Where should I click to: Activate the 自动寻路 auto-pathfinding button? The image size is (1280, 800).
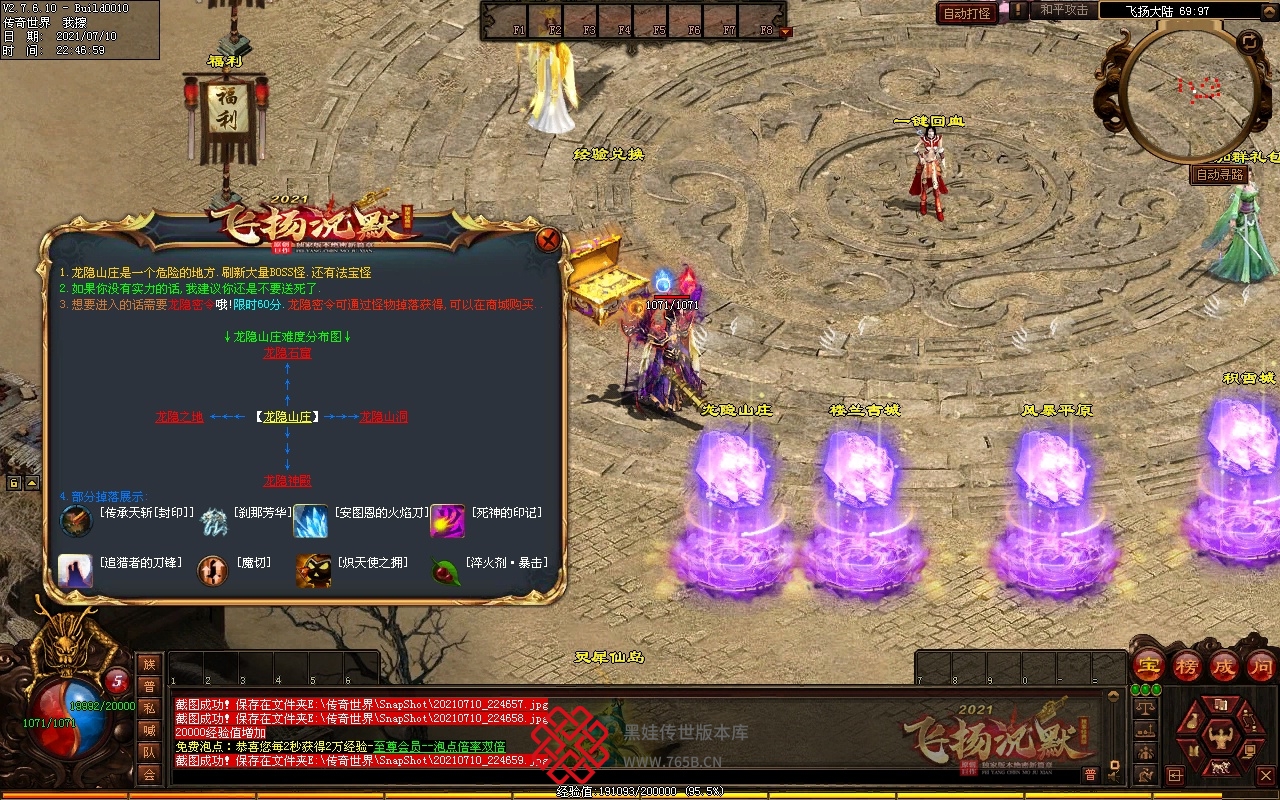click(1220, 174)
